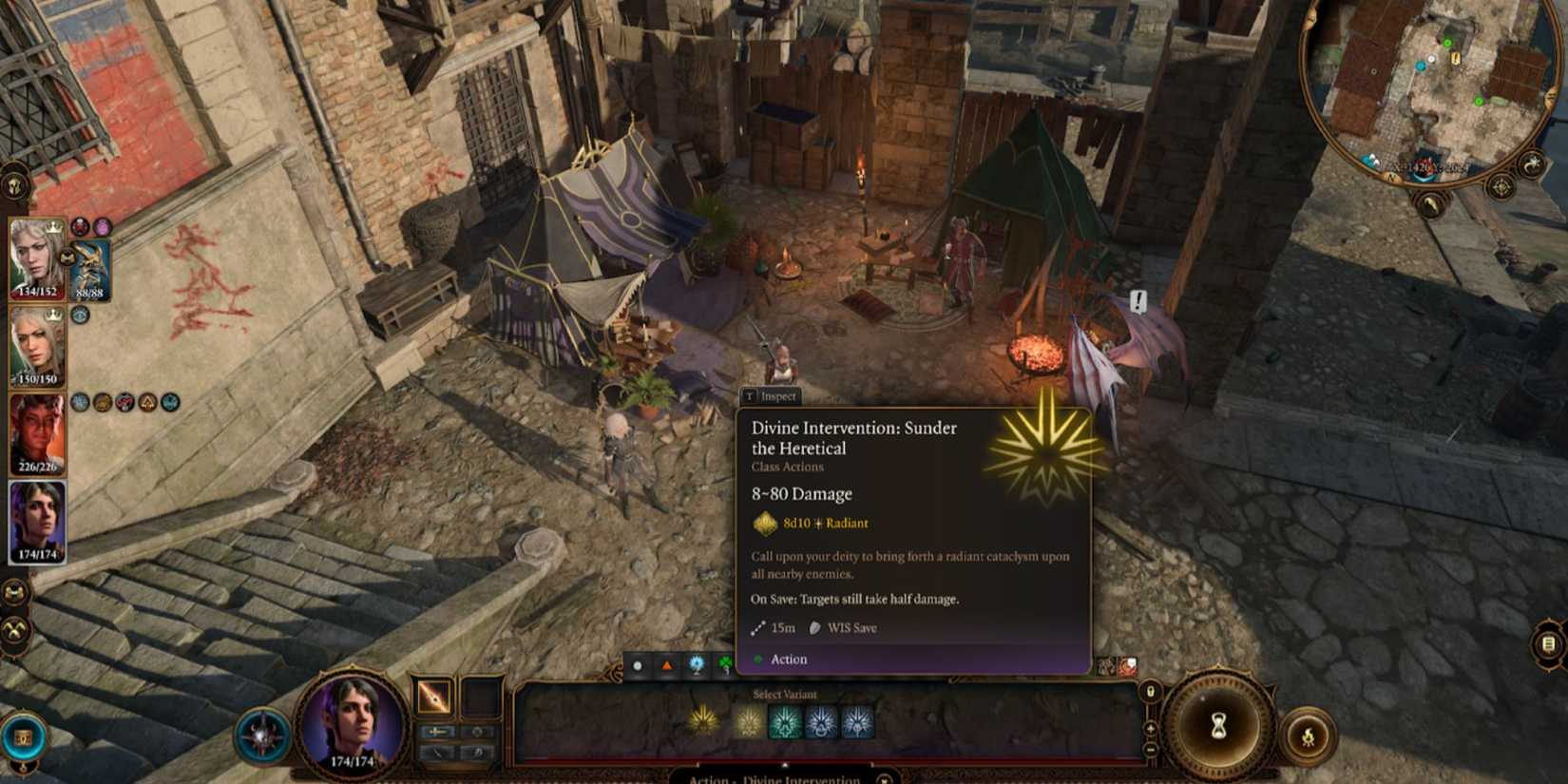This screenshot has height=784, width=1568.
Task: Click the red 226/226 health bar
Action: (x=40, y=466)
